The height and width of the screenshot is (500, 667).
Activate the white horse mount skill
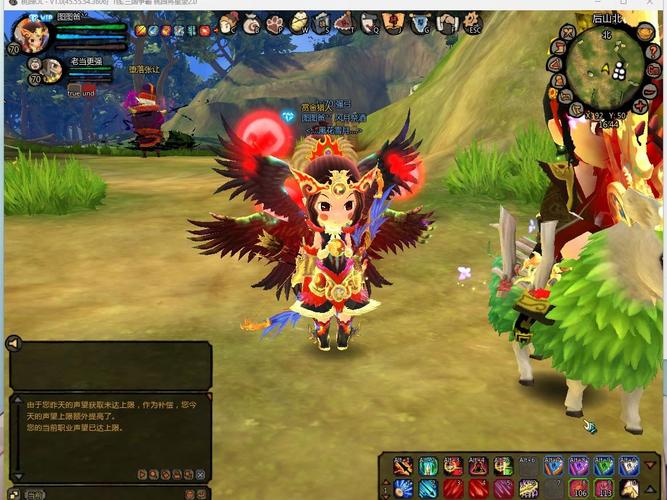click(x=629, y=488)
